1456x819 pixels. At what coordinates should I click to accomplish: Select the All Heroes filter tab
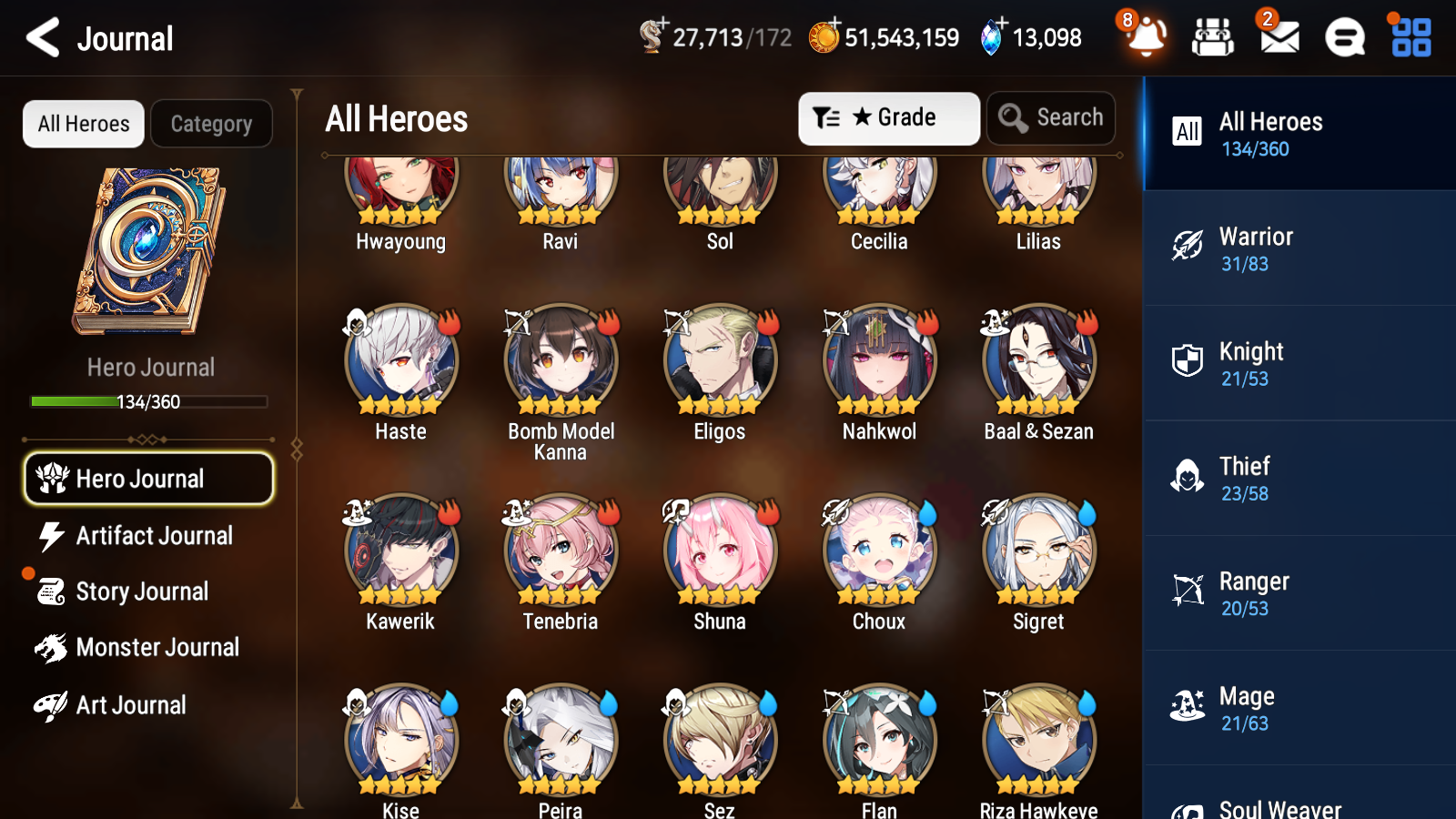(x=83, y=124)
